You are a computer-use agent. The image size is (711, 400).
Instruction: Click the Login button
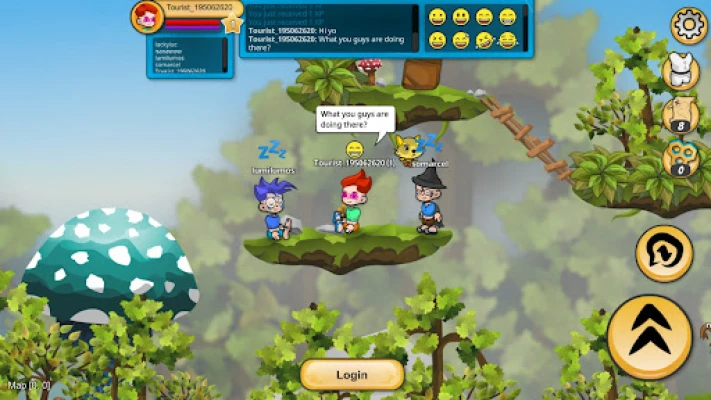tap(352, 375)
